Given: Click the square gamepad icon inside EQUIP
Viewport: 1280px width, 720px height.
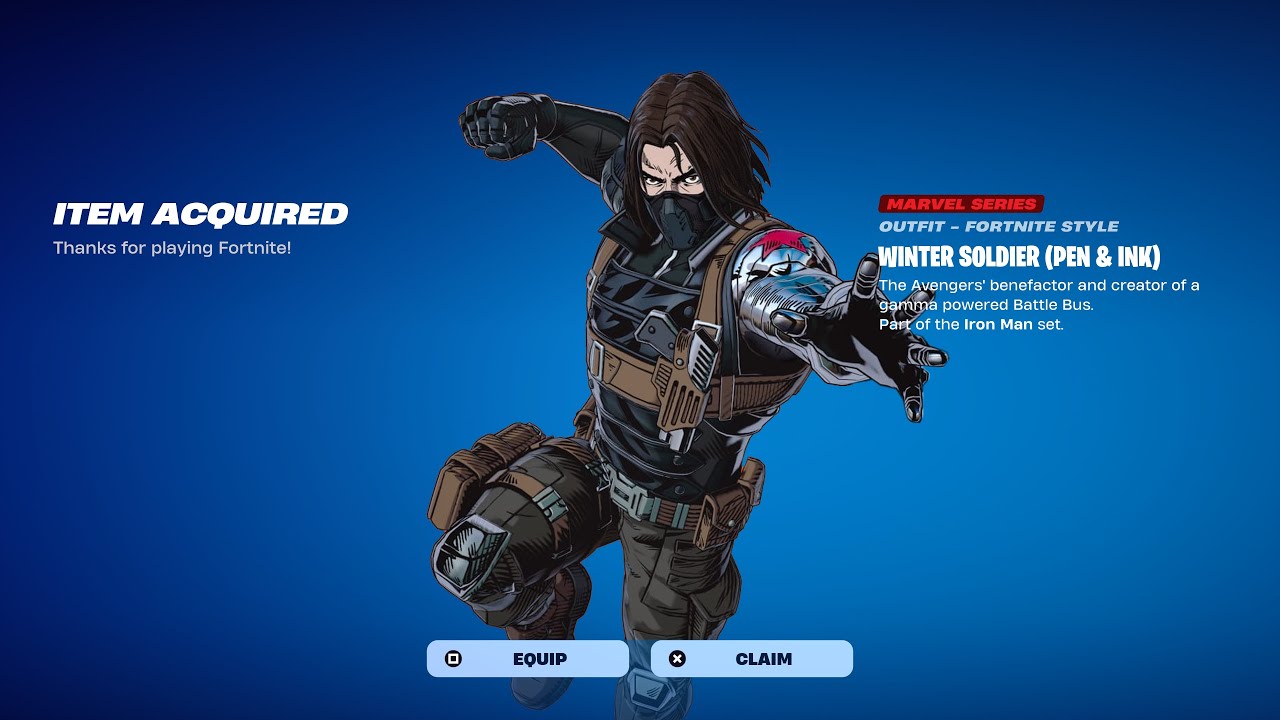Looking at the screenshot, I should pyautogui.click(x=453, y=658).
